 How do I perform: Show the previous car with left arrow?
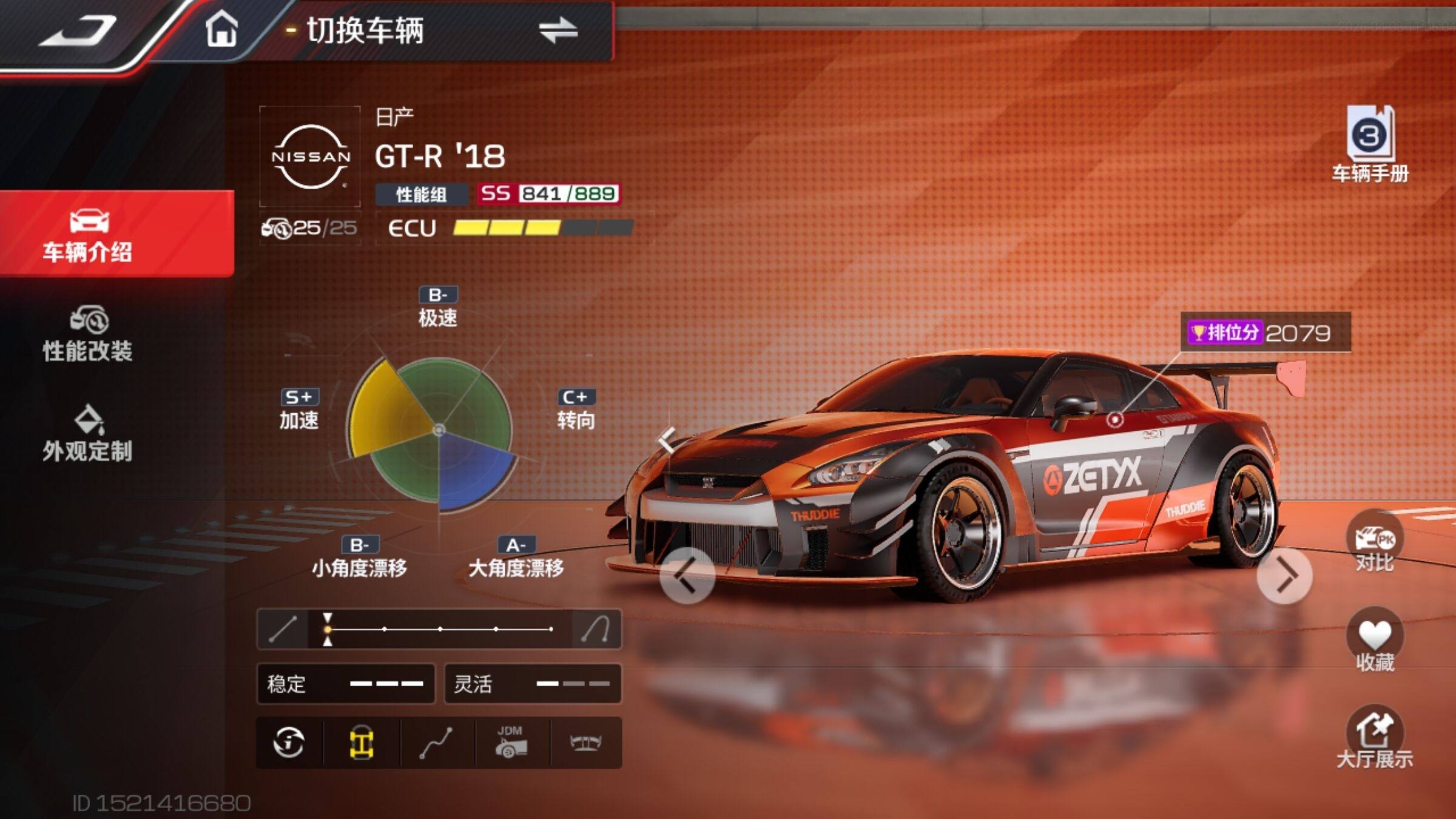(687, 575)
